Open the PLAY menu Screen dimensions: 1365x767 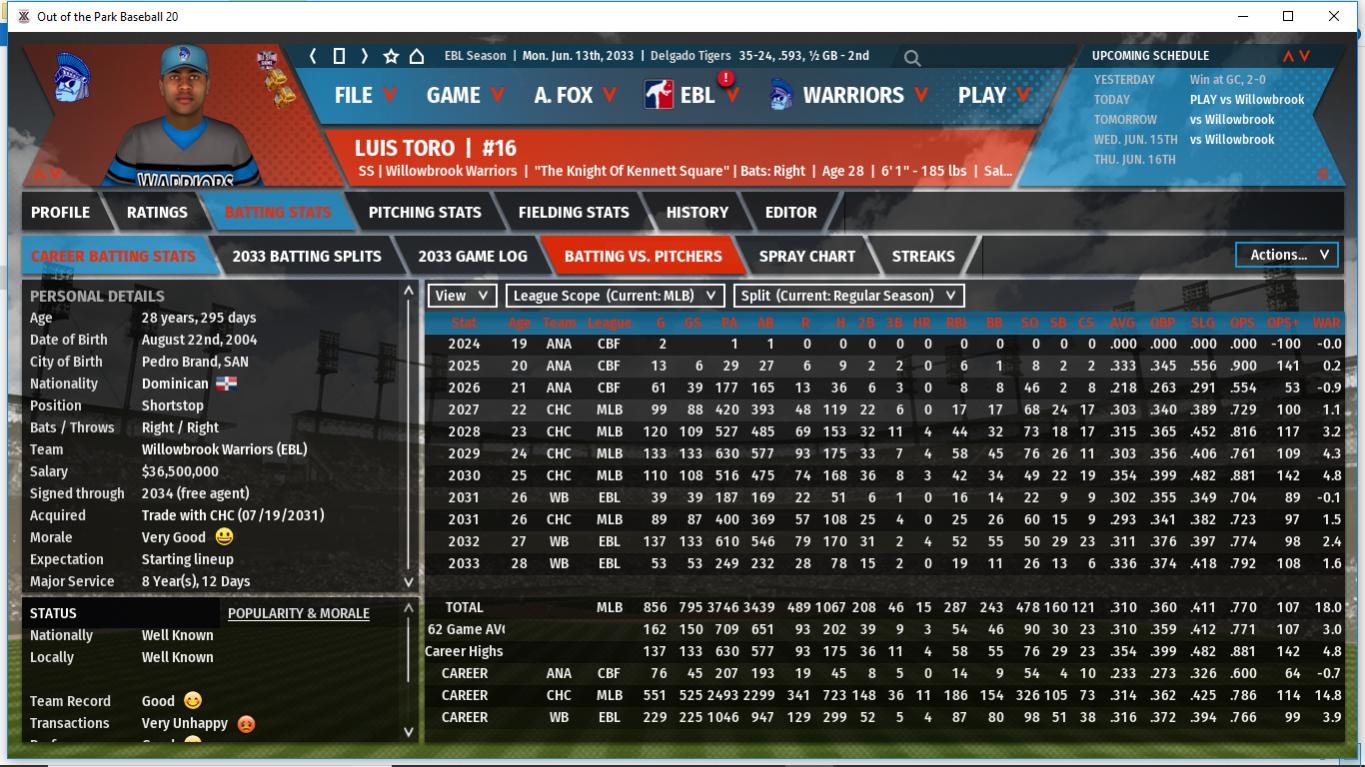tap(993, 95)
